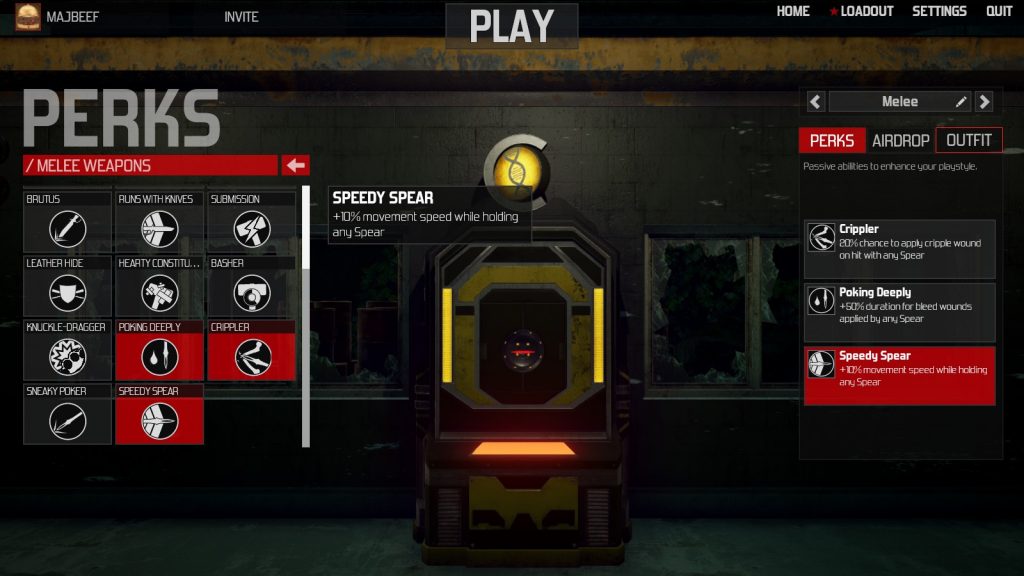Remove the equipped Crippler perk from the loadout list
Viewport: 1024px width, 576px height.
pyautogui.click(x=899, y=249)
